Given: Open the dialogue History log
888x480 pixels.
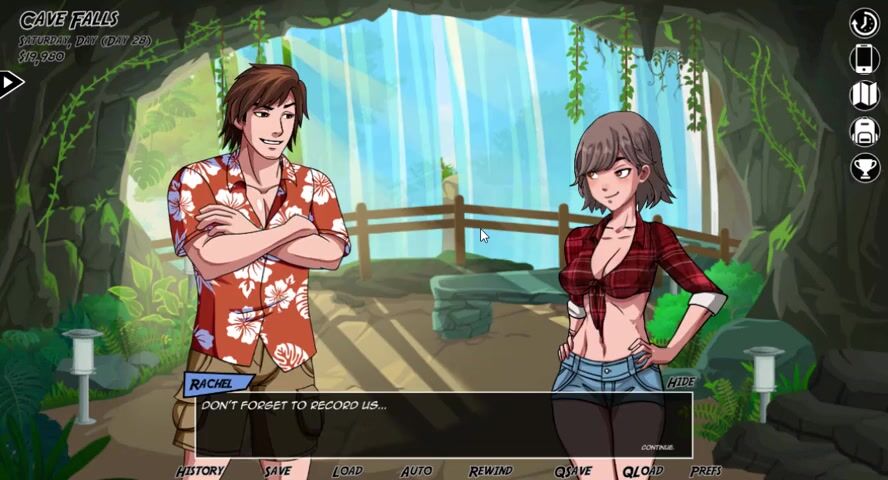Looking at the screenshot, I should click(x=200, y=471).
